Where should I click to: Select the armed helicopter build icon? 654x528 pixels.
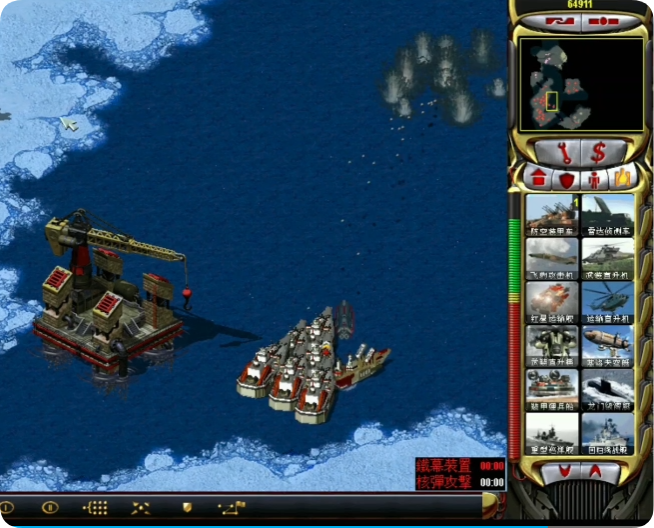click(x=608, y=259)
